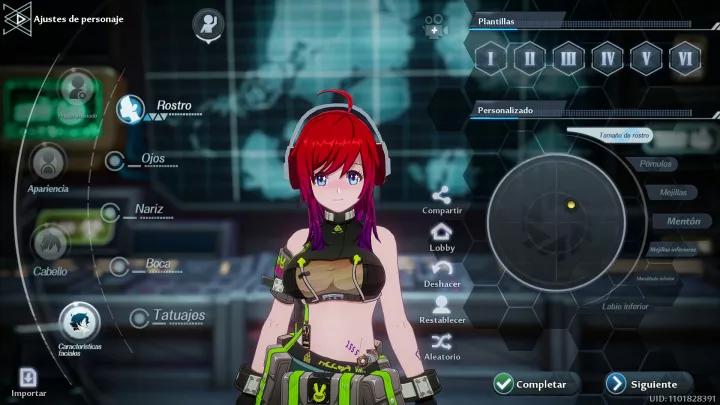Select the Mentón face parameter
Image resolution: width=720 pixels, height=405 pixels.
click(x=677, y=220)
